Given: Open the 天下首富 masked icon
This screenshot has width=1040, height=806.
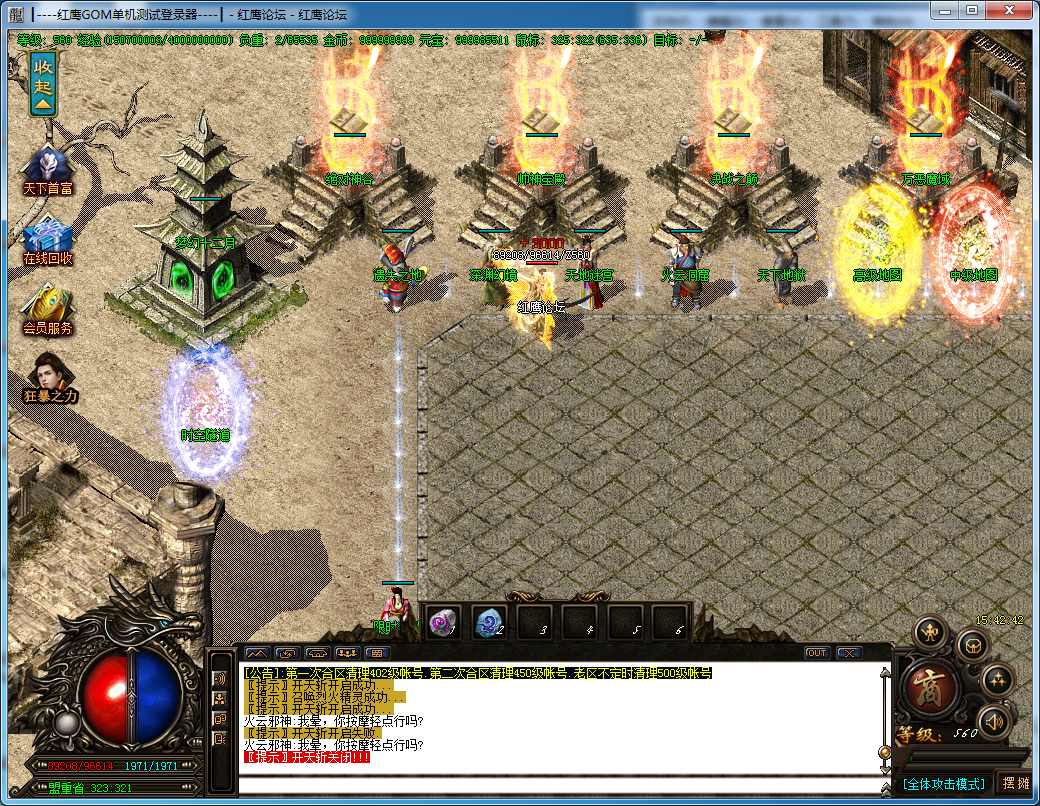Looking at the screenshot, I should [x=47, y=166].
